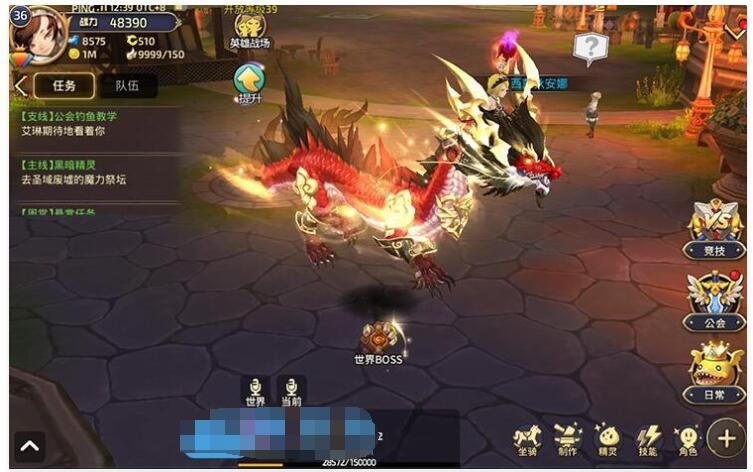The width and height of the screenshot is (753, 472).
Task: Open the 技能 skills menu
Action: tap(649, 439)
